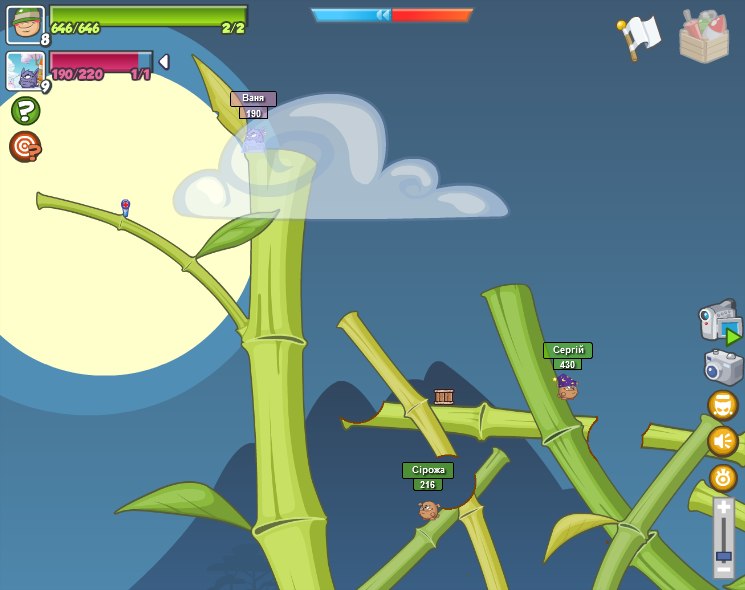Zoom in using the plus on the zoom slider
The height and width of the screenshot is (590, 745).
723,508
